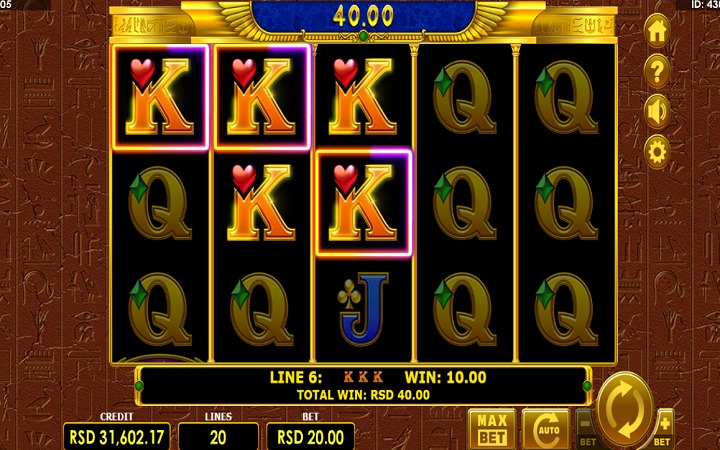Select the LINES value box
This screenshot has width=720, height=450.
pos(218,436)
